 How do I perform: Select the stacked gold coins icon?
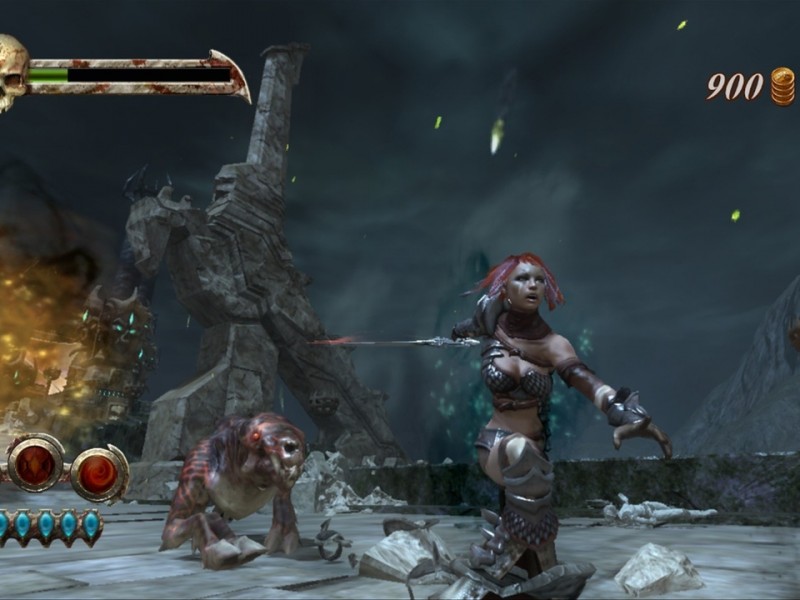pyautogui.click(x=782, y=86)
